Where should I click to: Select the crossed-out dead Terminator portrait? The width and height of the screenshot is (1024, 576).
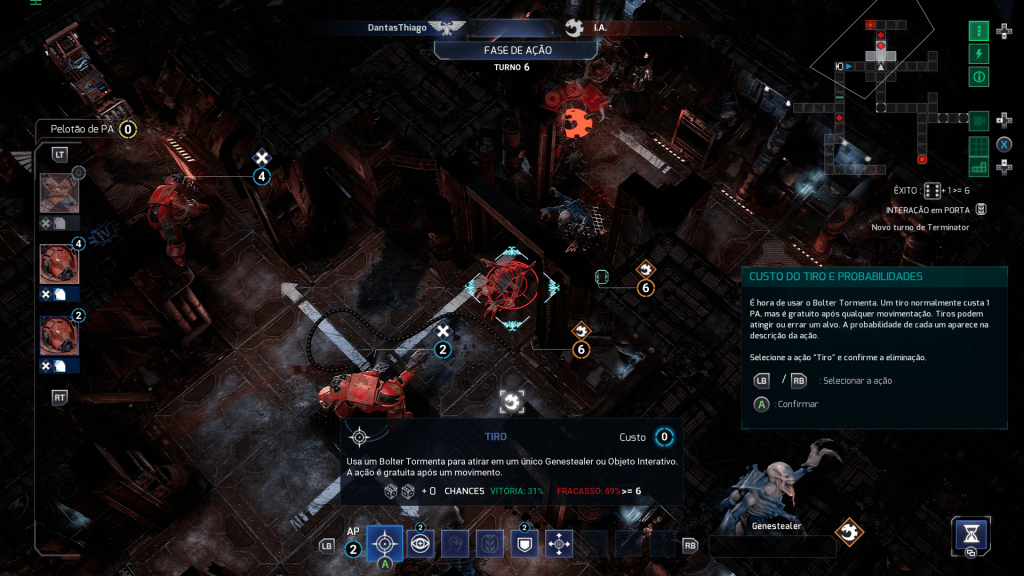point(59,193)
